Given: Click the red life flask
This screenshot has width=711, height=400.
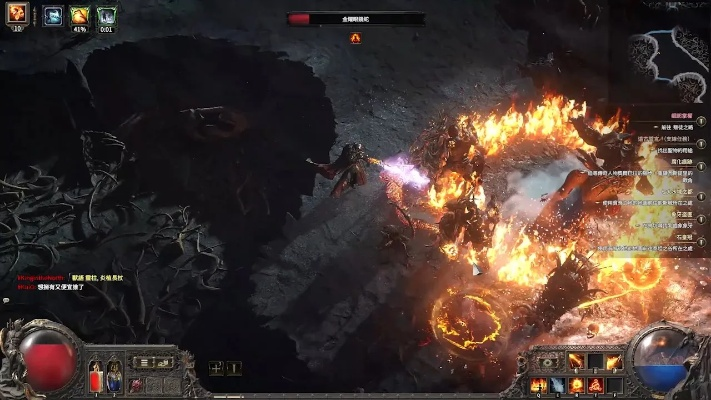Looking at the screenshot, I should pos(97,378).
